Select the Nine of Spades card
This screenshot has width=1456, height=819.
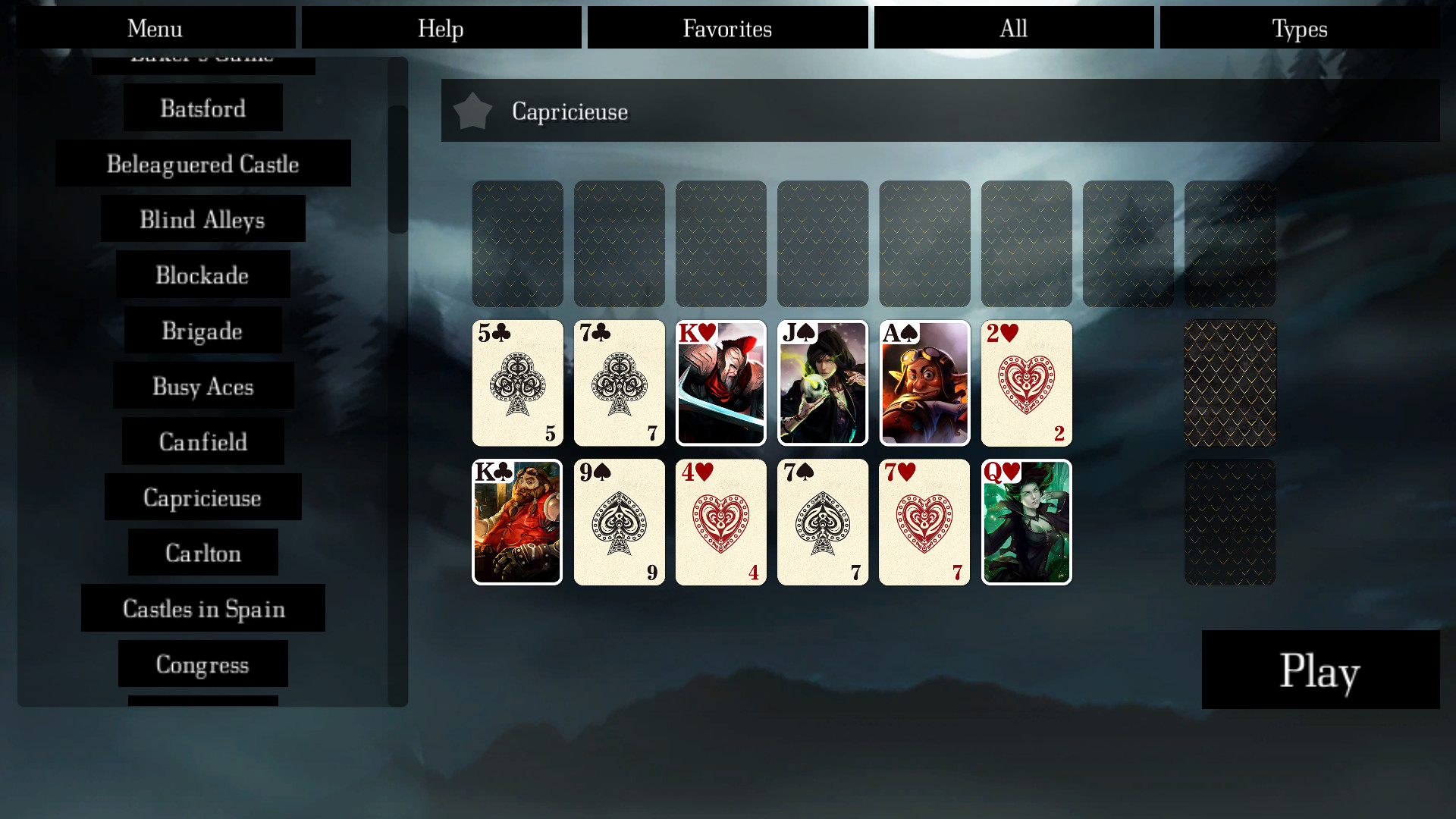tap(619, 522)
